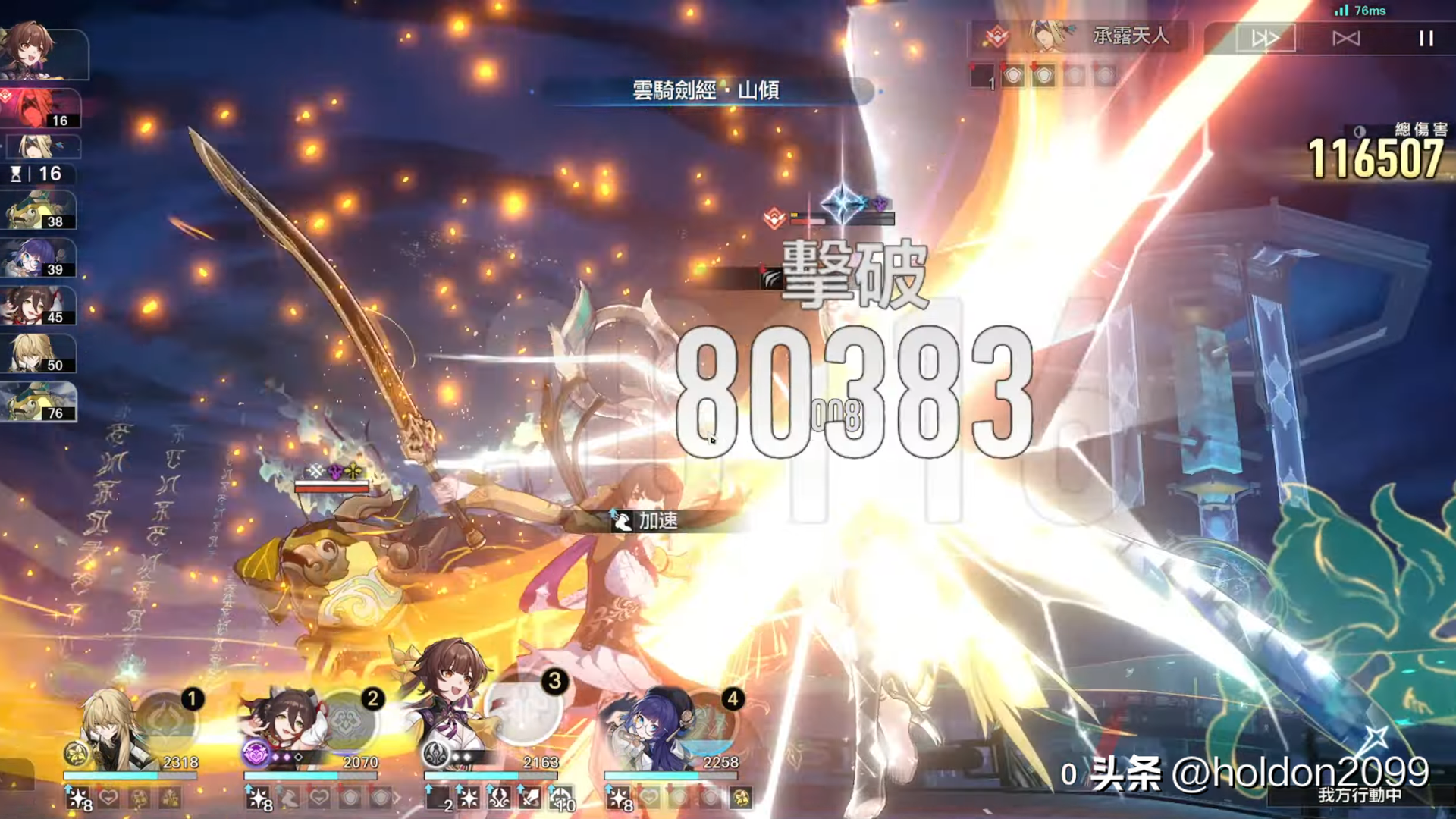Select the action order entry at 45
Screen dimensions: 1456x819
38,306
